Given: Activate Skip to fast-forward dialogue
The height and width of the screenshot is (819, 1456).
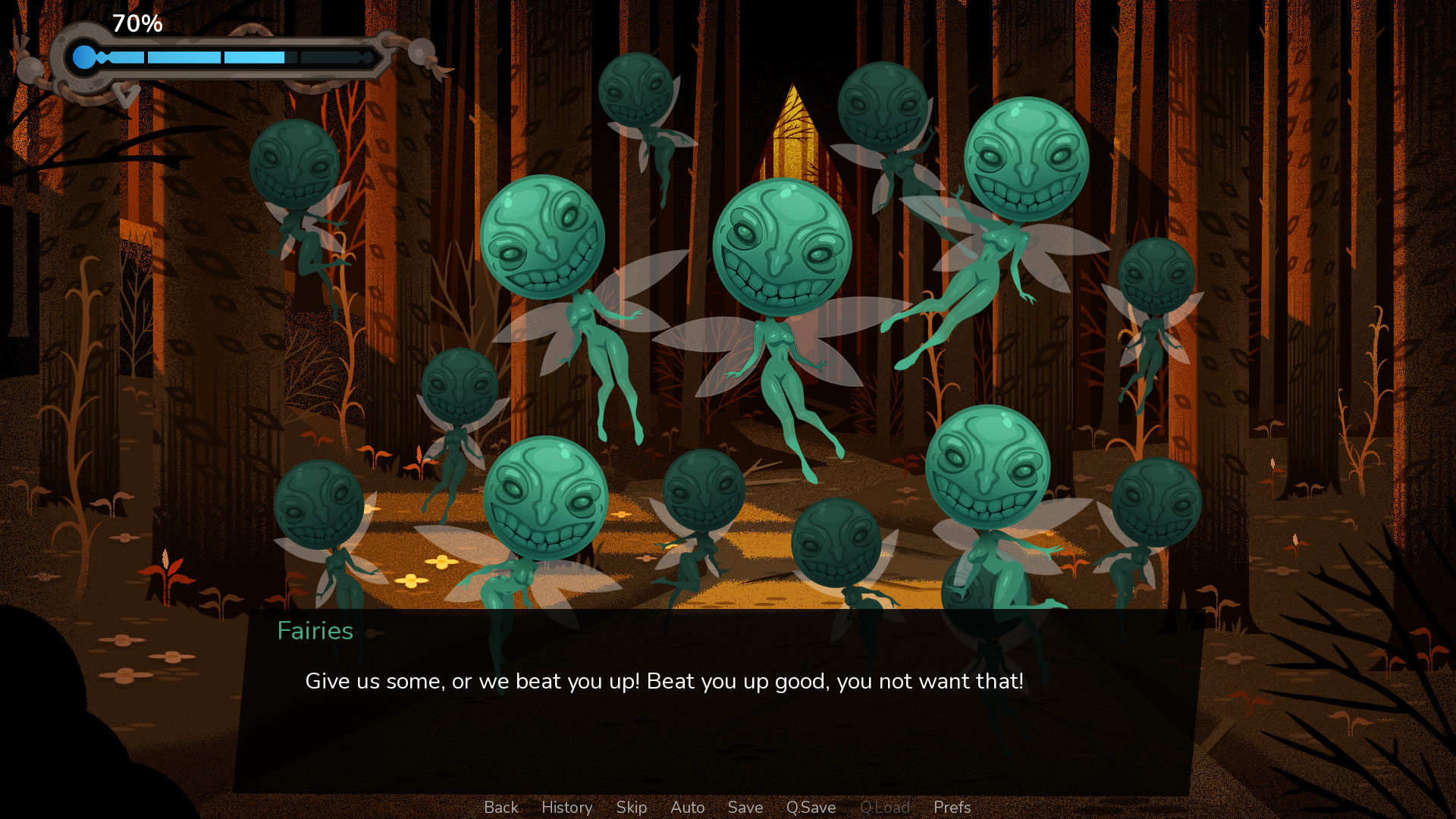Looking at the screenshot, I should pos(631,808).
